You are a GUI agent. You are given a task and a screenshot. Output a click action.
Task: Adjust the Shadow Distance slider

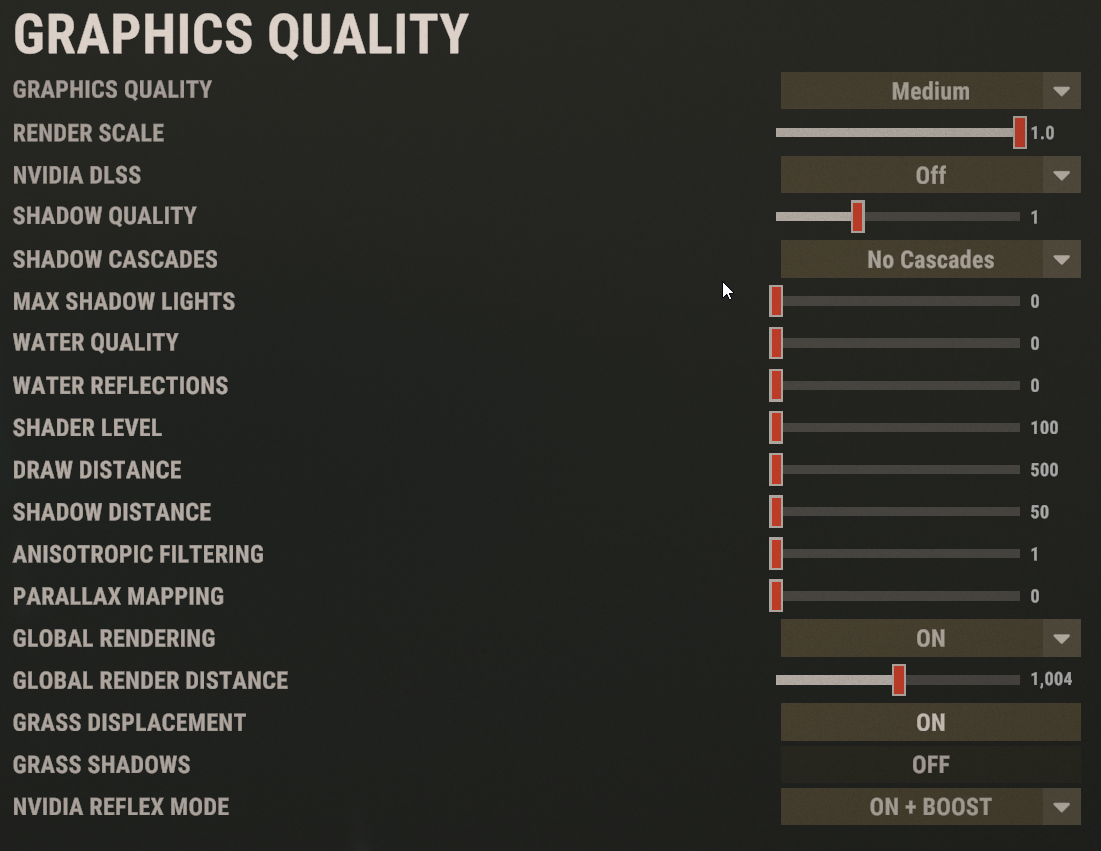click(776, 512)
